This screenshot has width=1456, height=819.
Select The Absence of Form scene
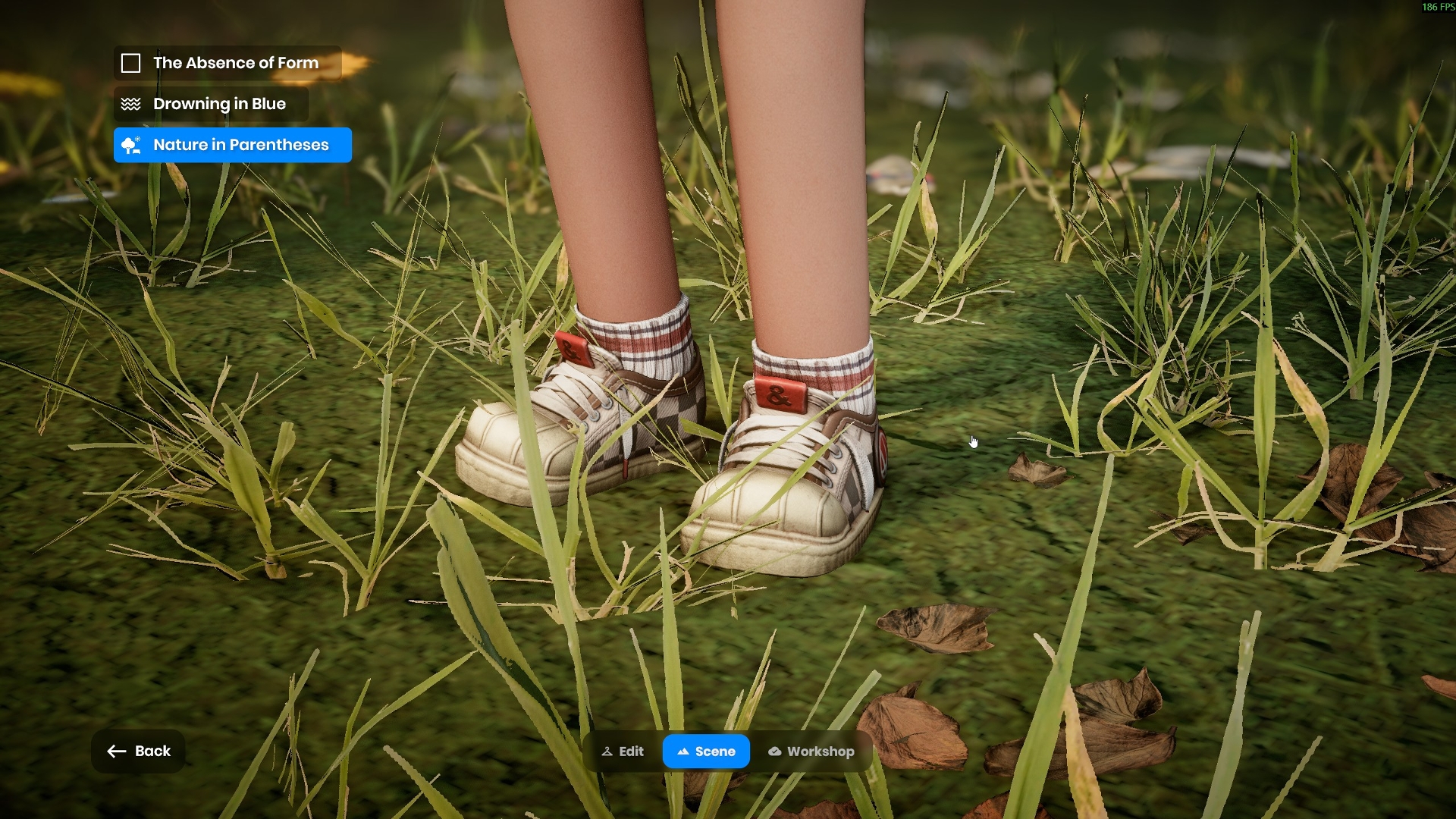[227, 63]
